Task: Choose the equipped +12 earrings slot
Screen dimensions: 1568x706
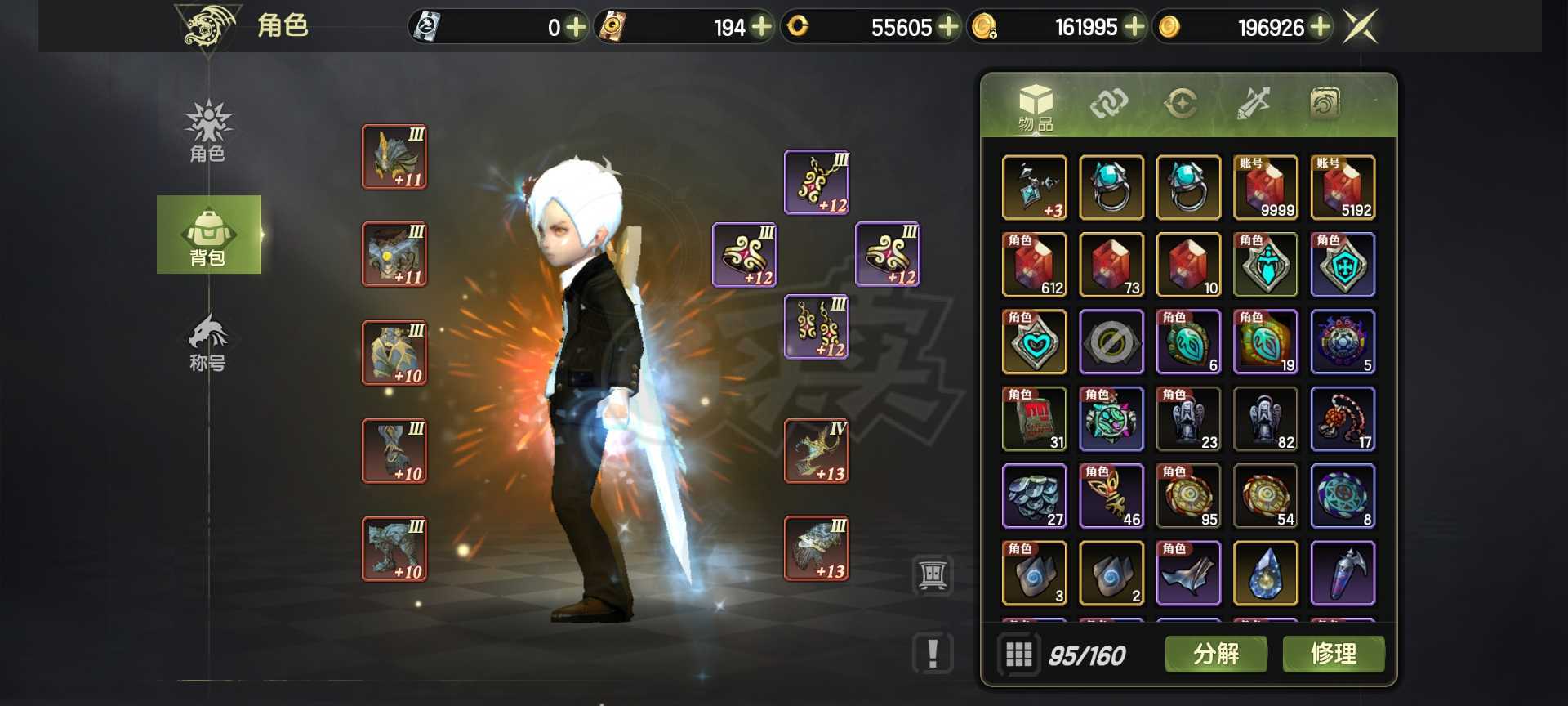Action: coord(817,327)
